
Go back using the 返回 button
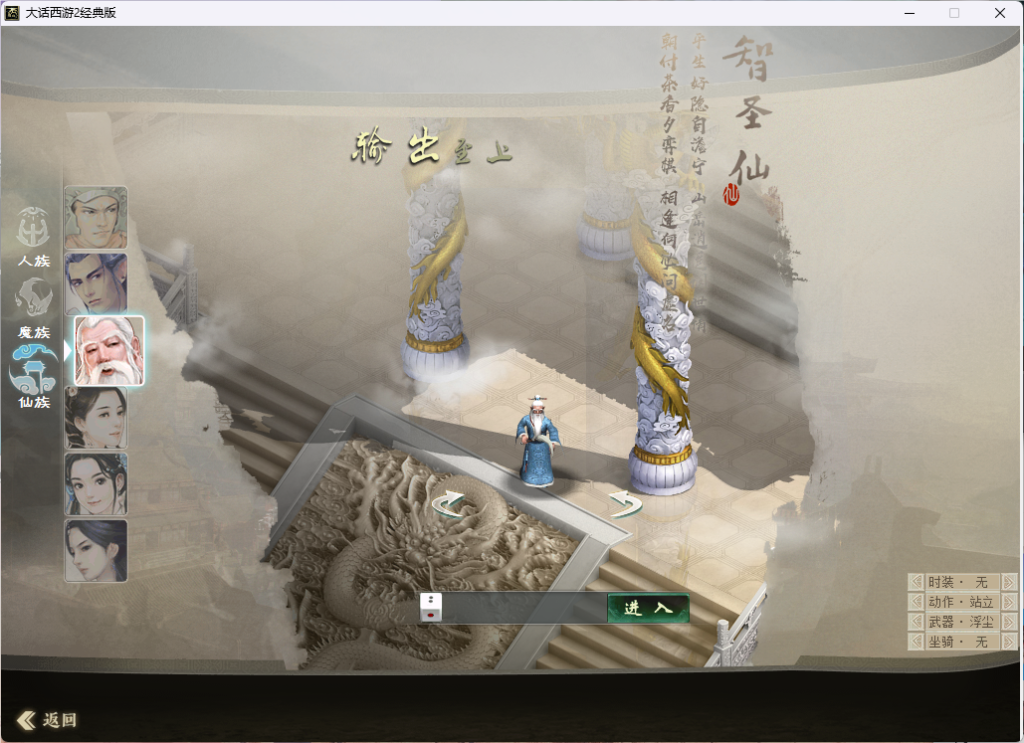click(x=47, y=720)
